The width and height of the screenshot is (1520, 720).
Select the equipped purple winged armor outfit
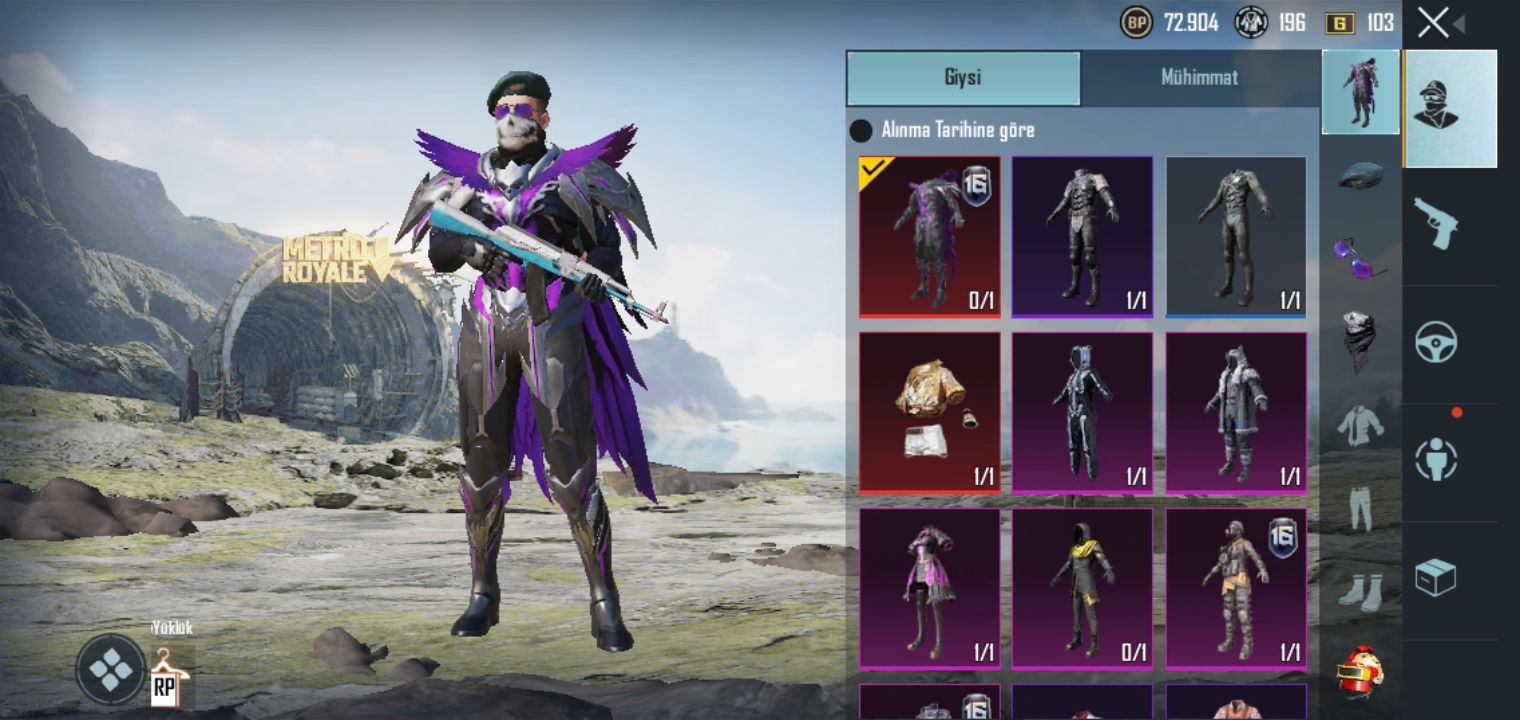pyautogui.click(x=929, y=237)
